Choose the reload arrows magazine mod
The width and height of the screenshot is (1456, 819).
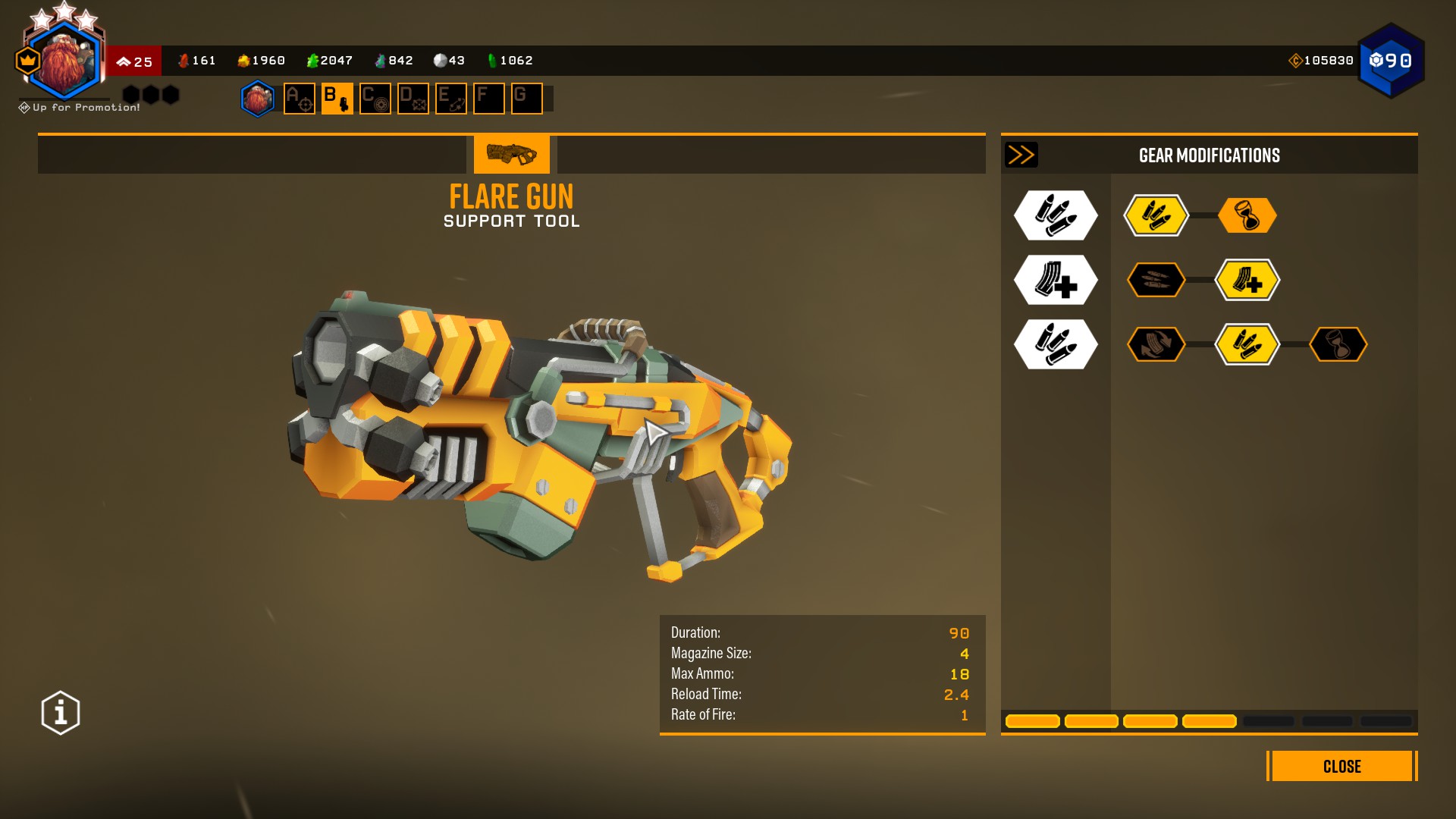click(x=1156, y=344)
